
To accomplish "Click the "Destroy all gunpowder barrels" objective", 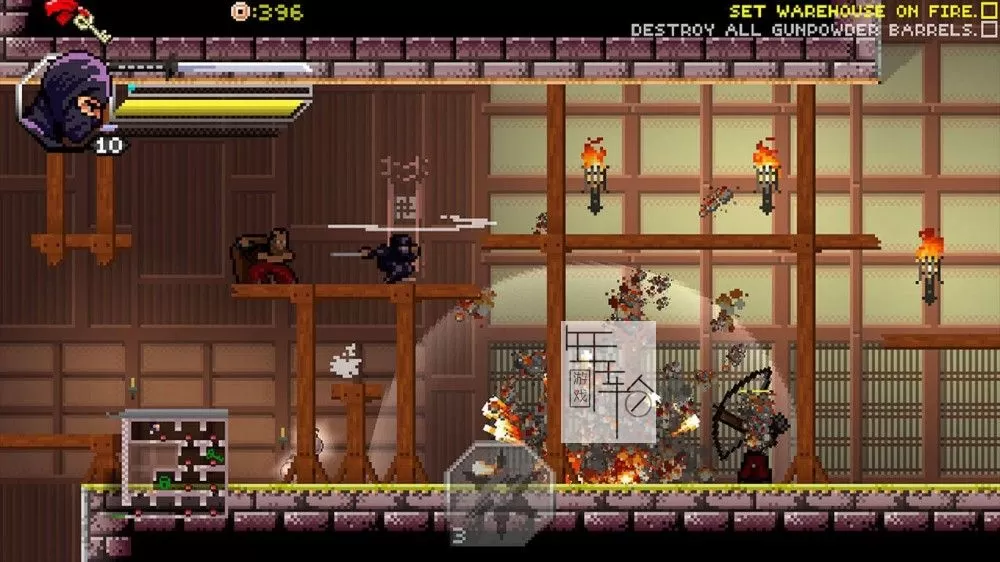I will (803, 30).
